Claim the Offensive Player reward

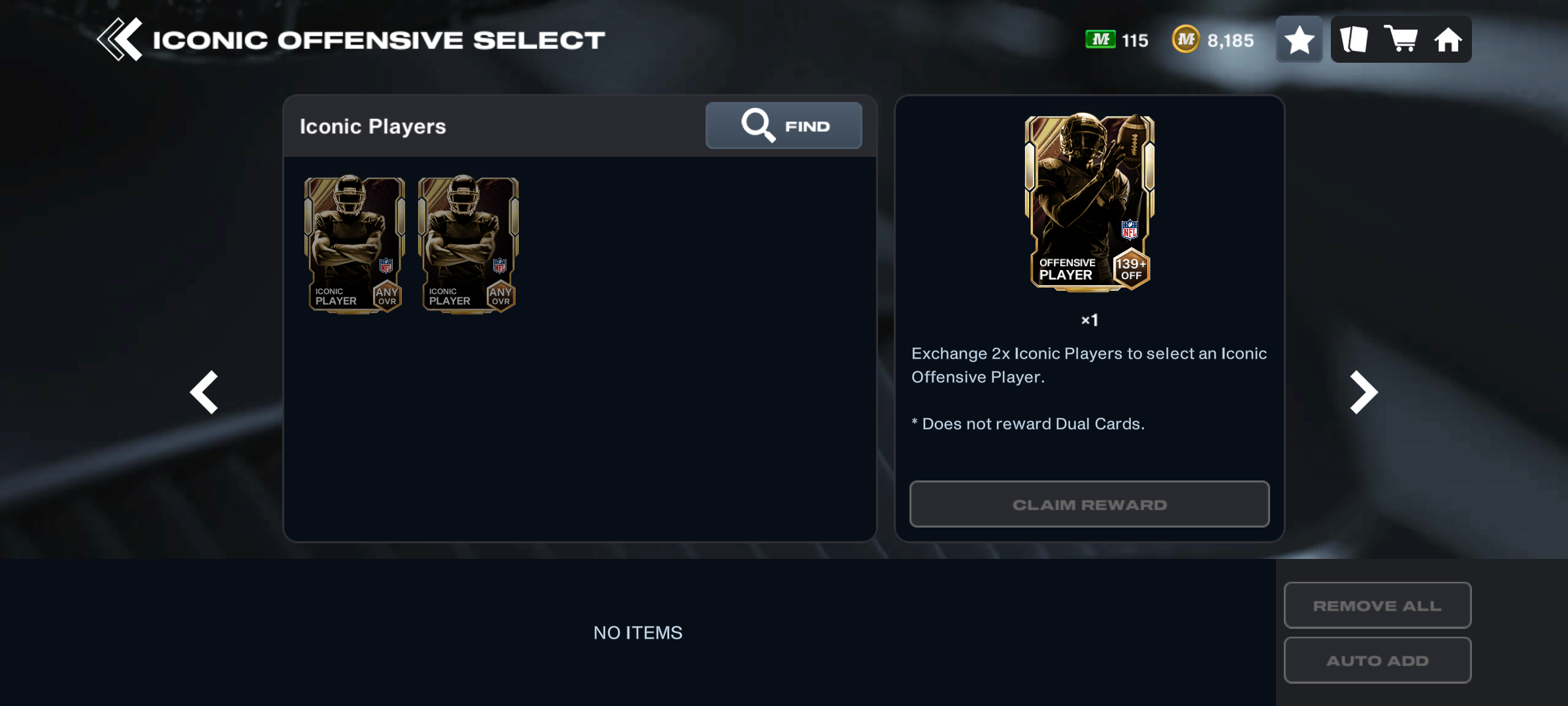pyautogui.click(x=1089, y=504)
